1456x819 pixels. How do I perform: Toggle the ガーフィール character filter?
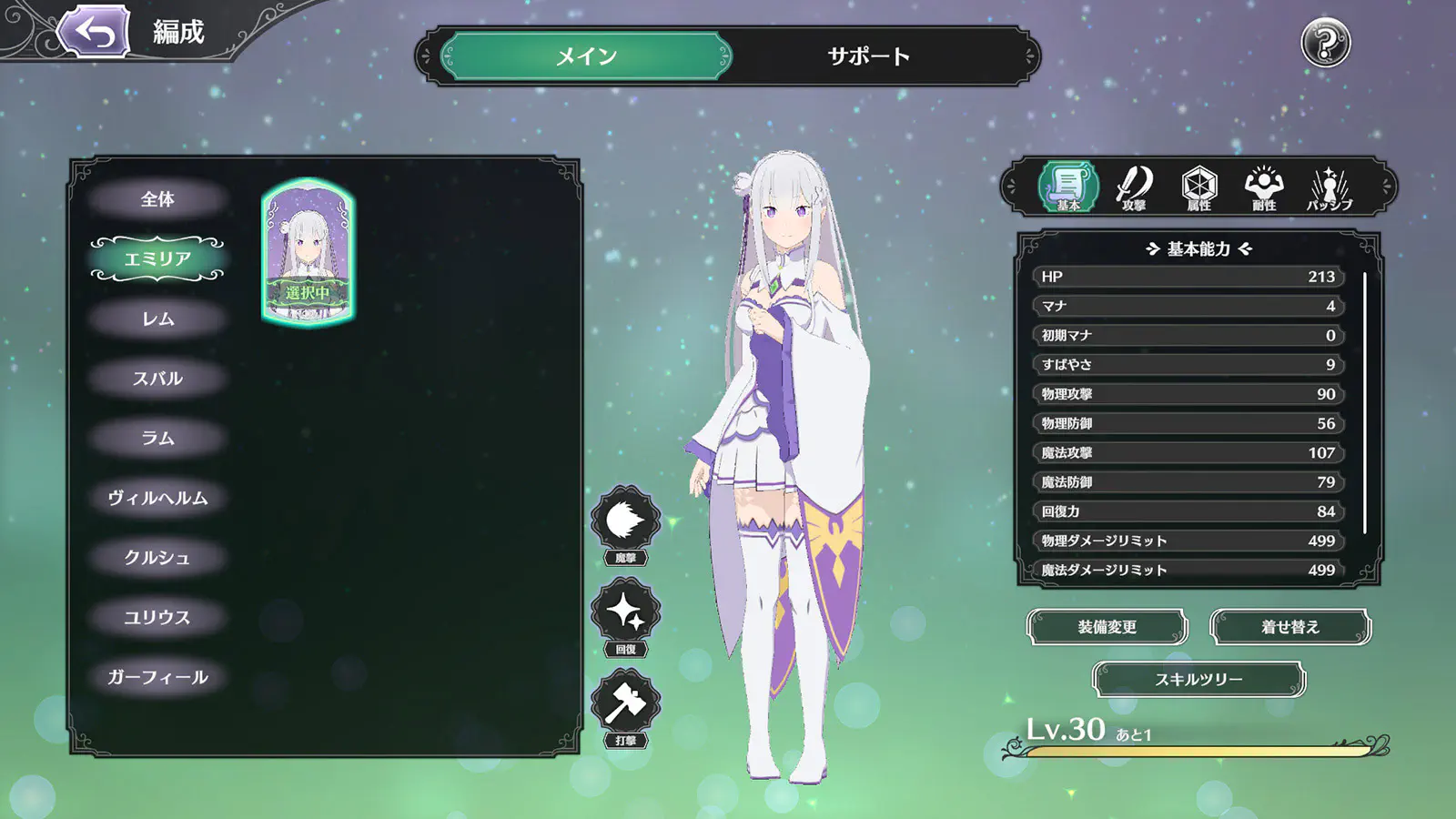point(157,677)
